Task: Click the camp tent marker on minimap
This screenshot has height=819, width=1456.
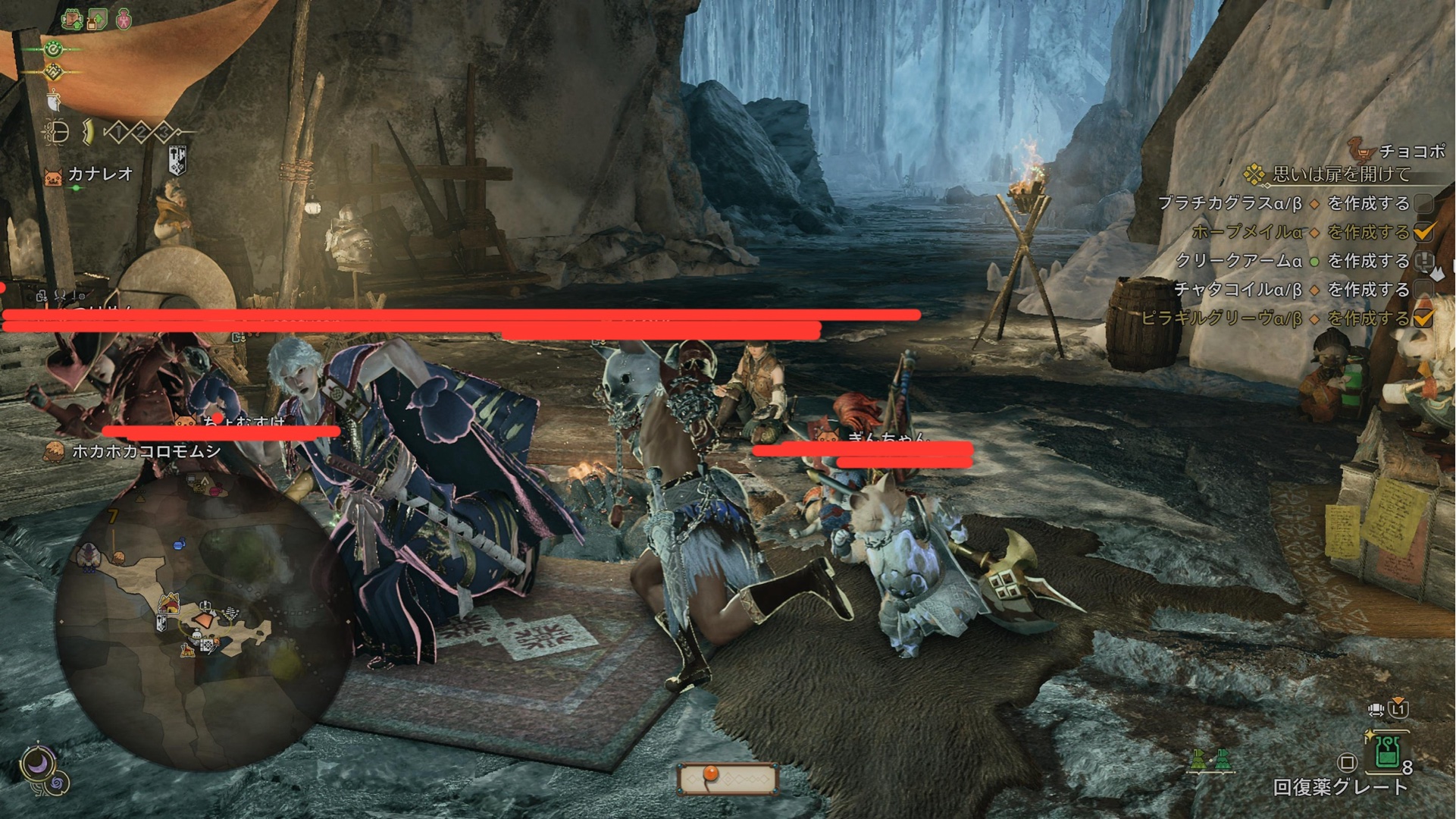Action: pyautogui.click(x=168, y=604)
